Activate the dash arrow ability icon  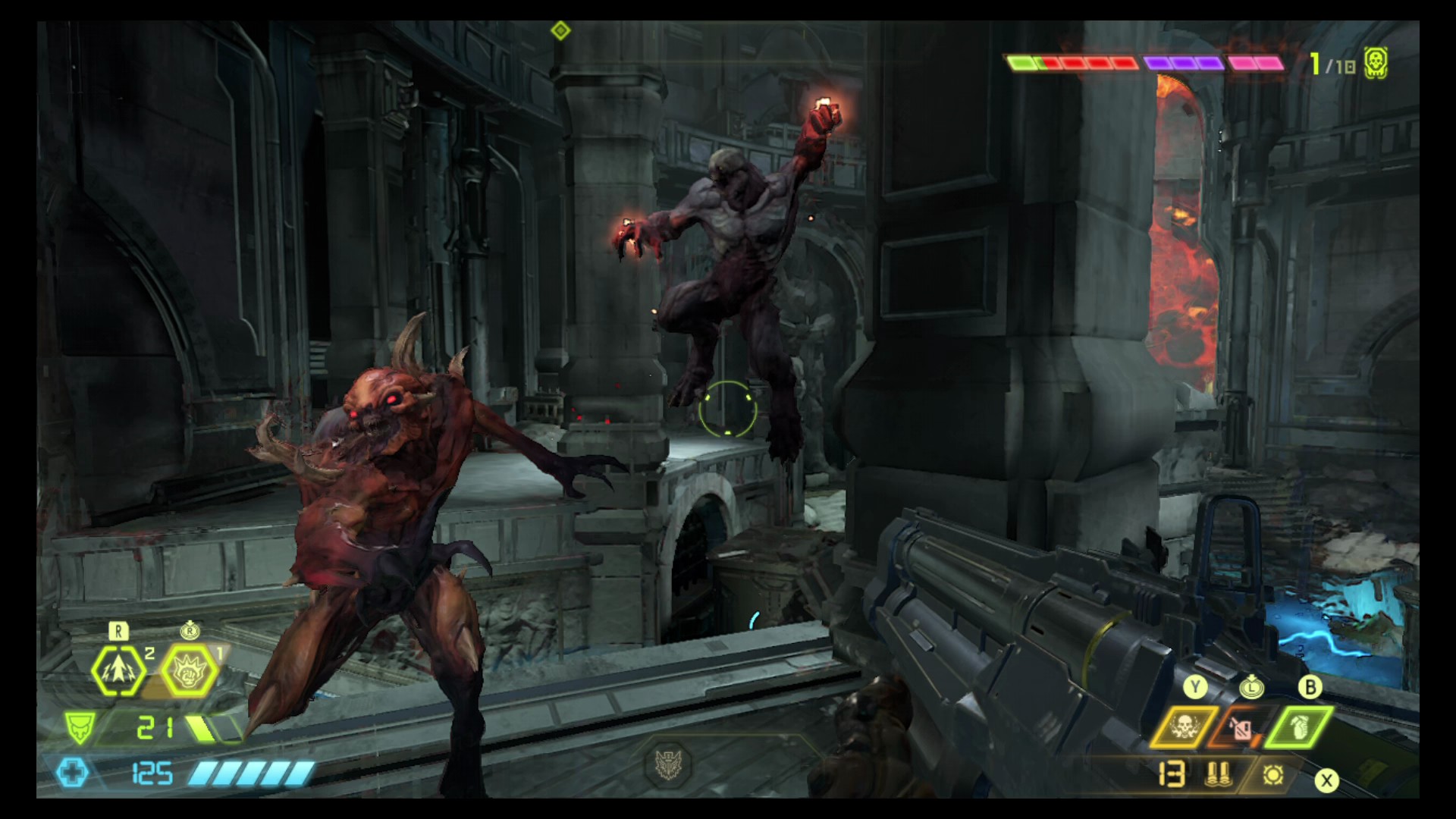(x=119, y=670)
